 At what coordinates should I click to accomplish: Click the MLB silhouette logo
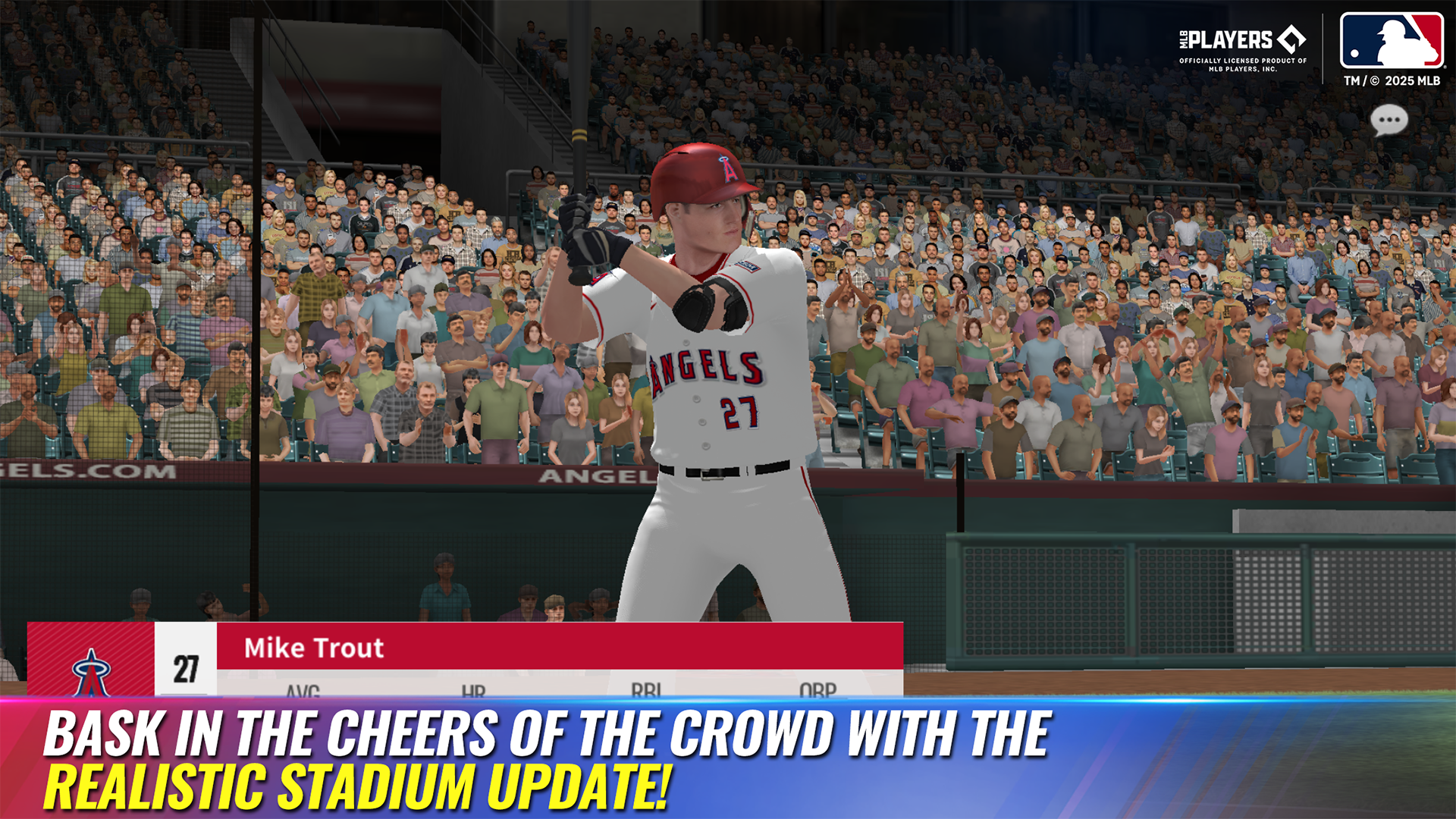pyautogui.click(x=1393, y=42)
